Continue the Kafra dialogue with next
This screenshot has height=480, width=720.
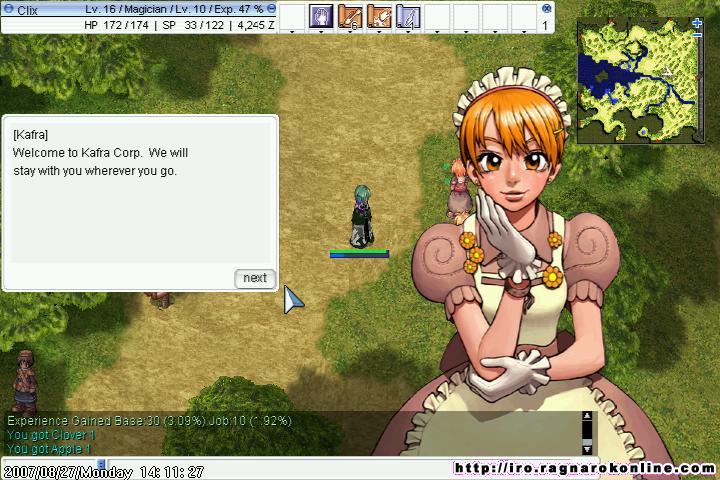tap(255, 278)
